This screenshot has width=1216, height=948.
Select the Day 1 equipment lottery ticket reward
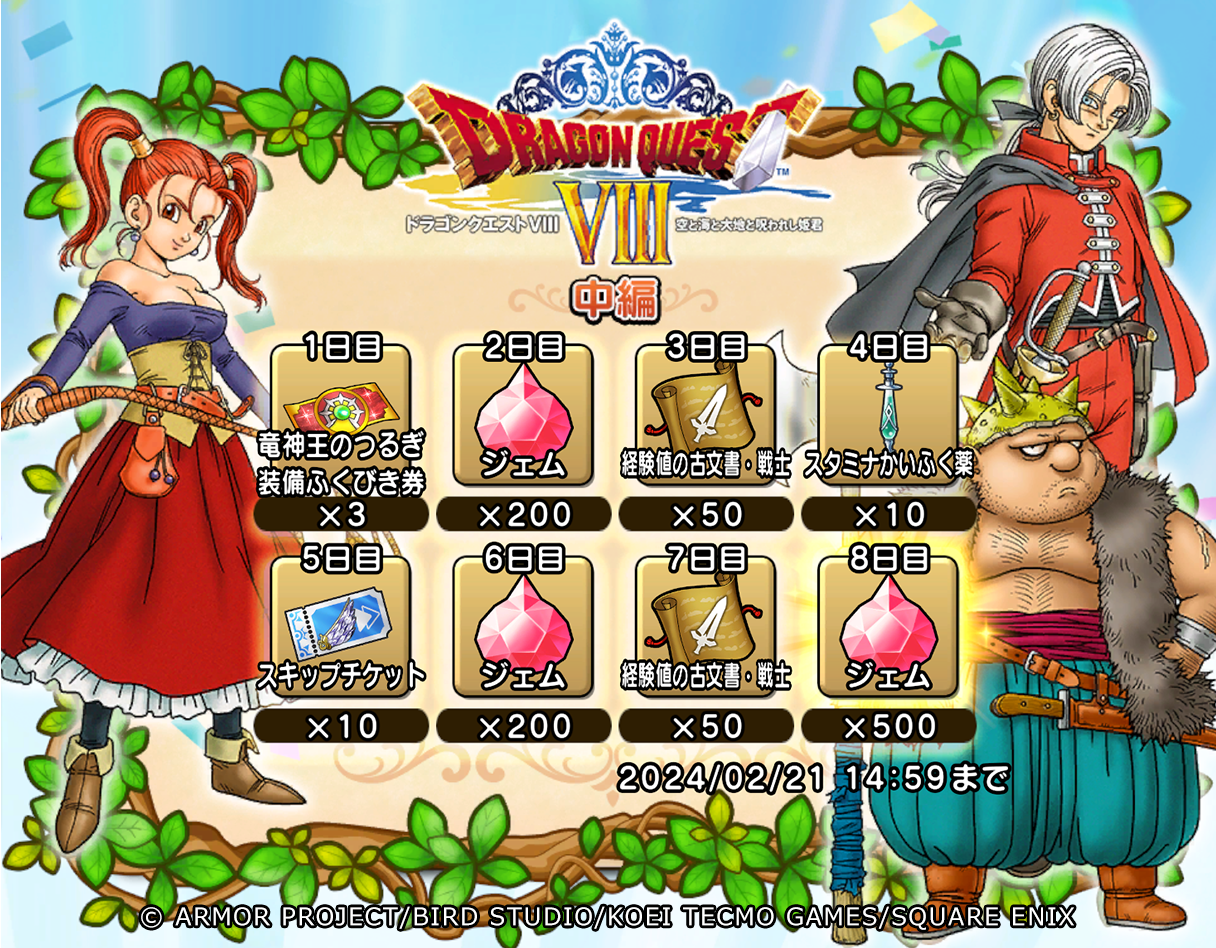[341, 420]
